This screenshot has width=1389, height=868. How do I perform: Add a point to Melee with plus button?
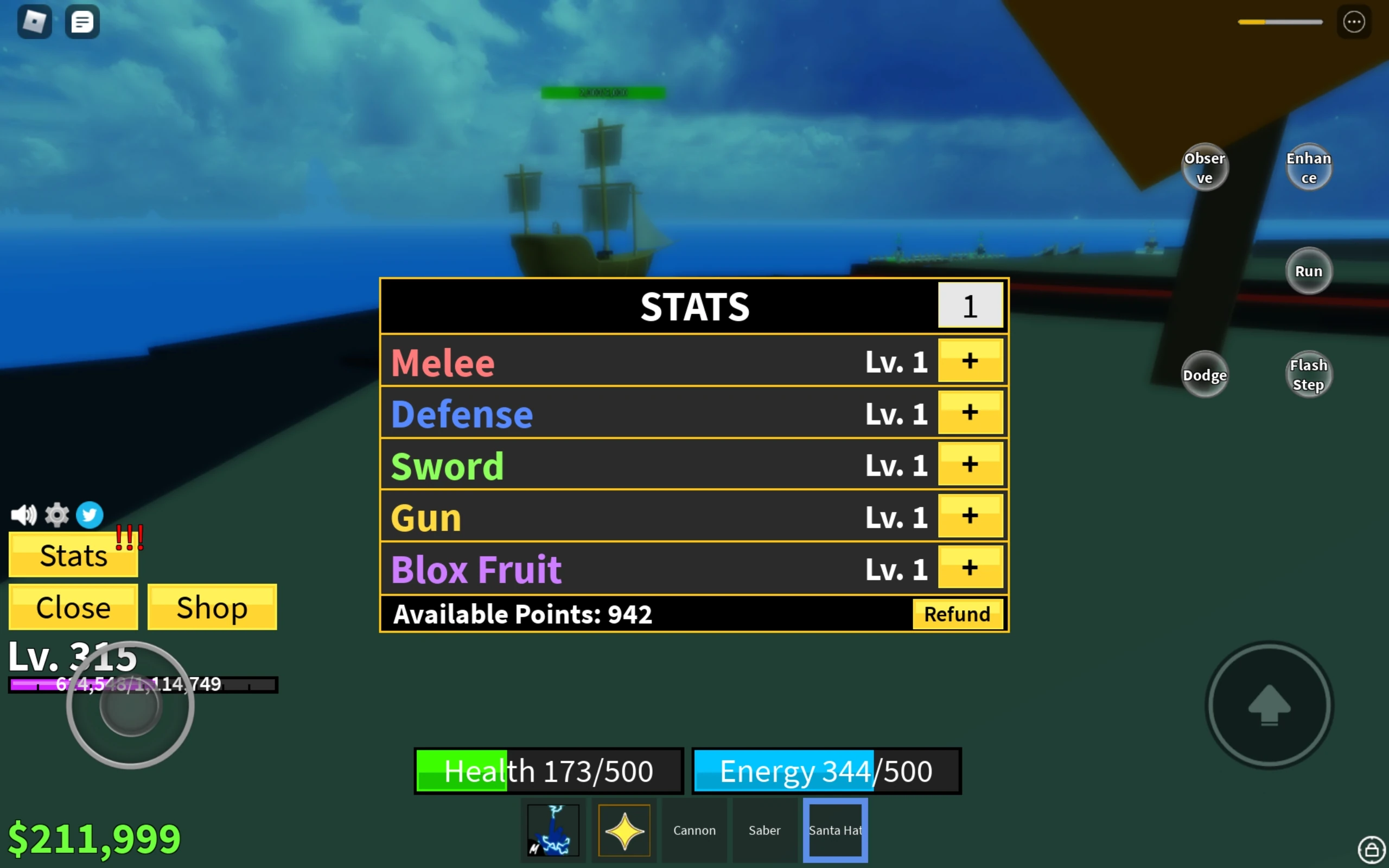970,361
